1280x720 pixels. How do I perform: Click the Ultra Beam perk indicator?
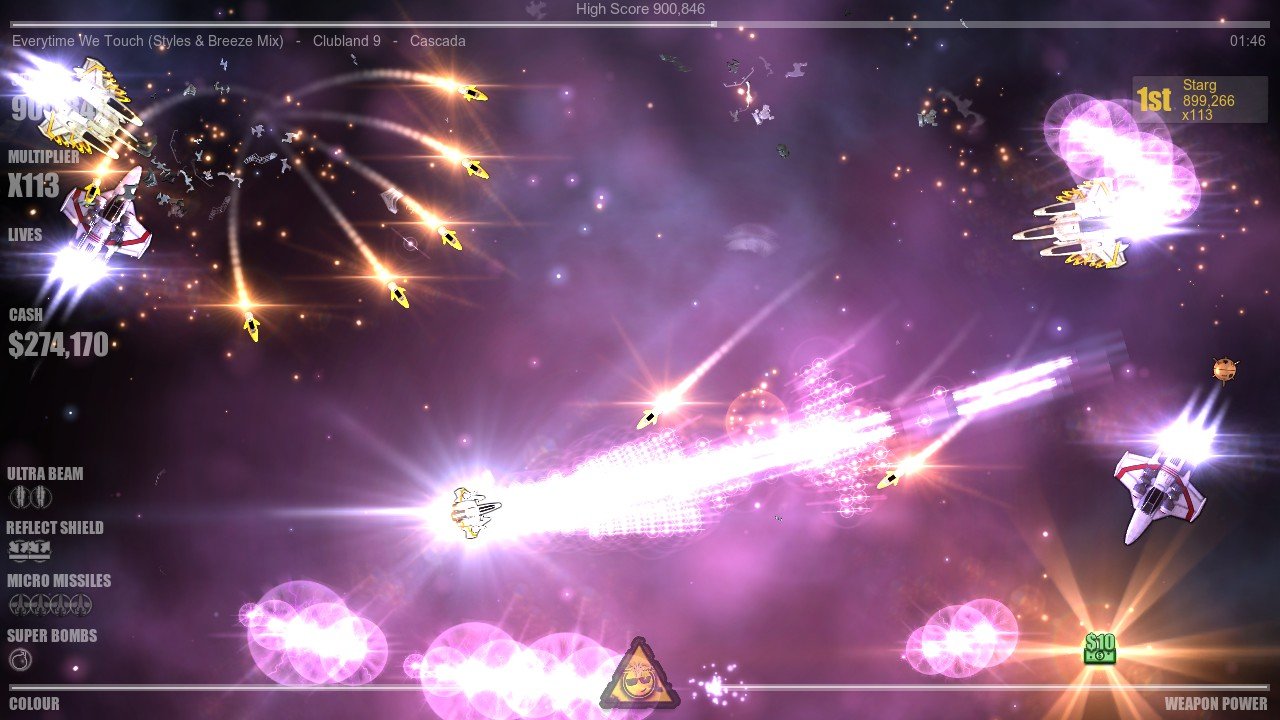30,497
